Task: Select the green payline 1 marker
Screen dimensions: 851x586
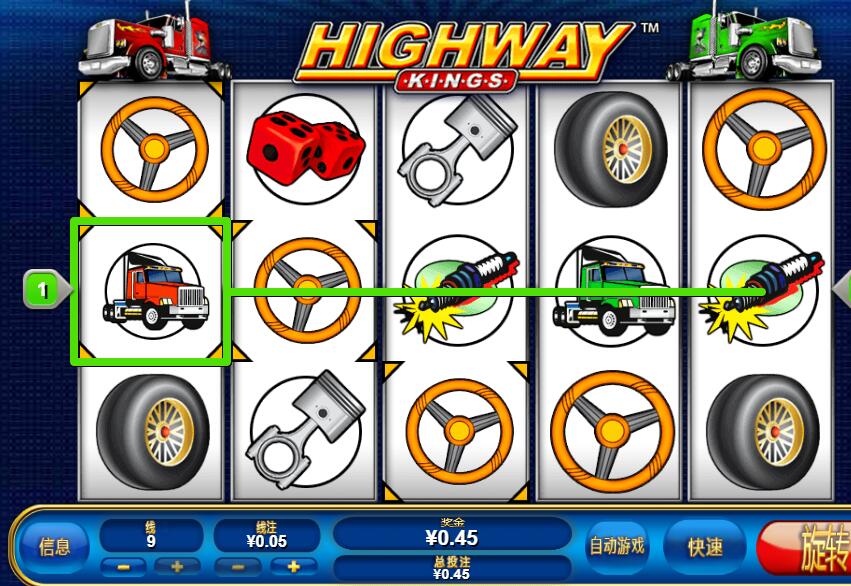Action: [x=43, y=290]
